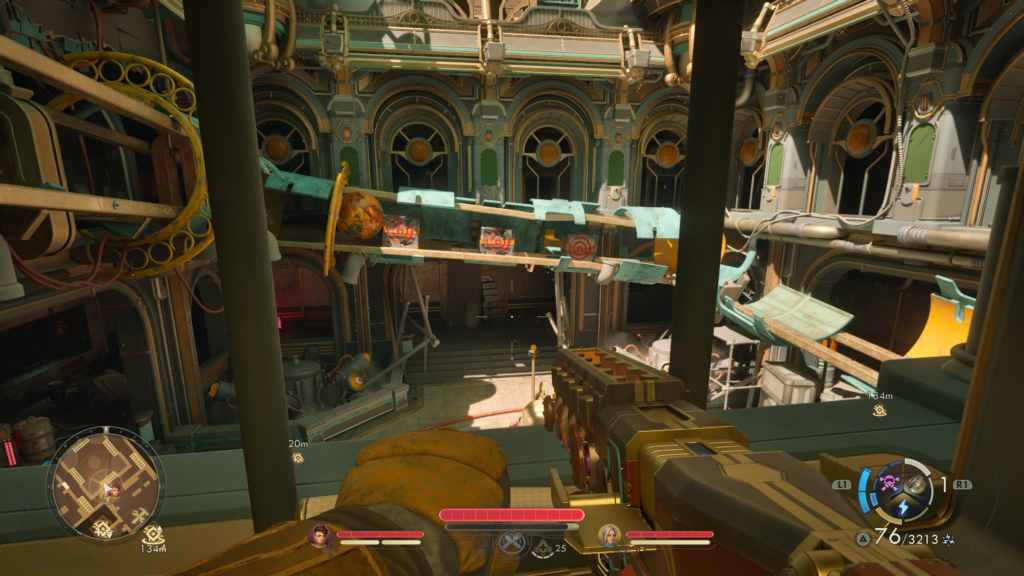Viewport: 1024px width, 576px height.
Task: Select the white-haired teammate portrait
Action: tap(608, 536)
